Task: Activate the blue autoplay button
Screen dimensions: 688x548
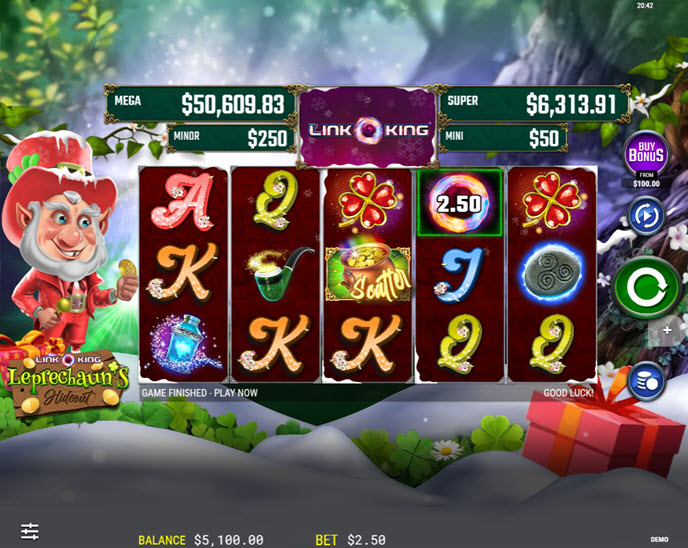Action: tap(646, 215)
